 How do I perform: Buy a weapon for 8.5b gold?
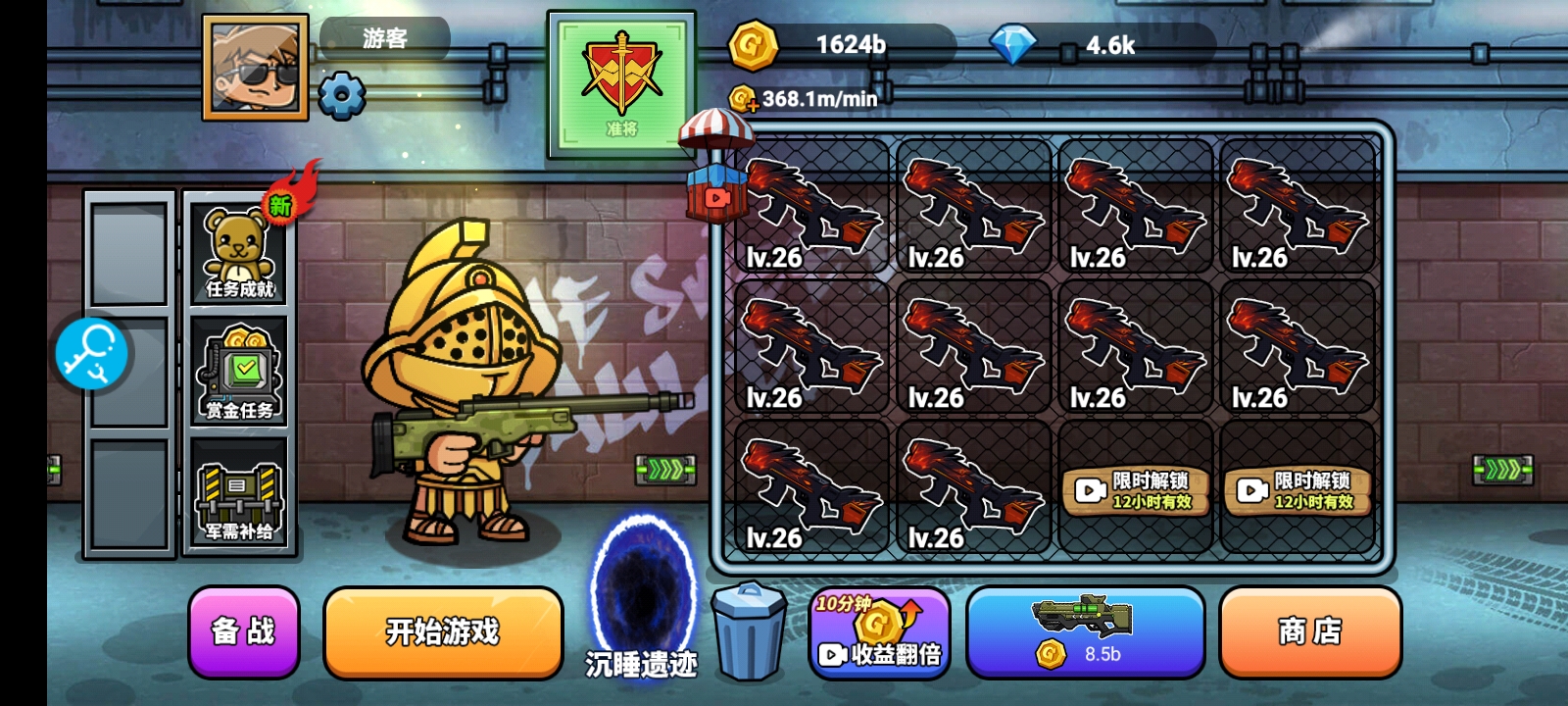[1085, 632]
